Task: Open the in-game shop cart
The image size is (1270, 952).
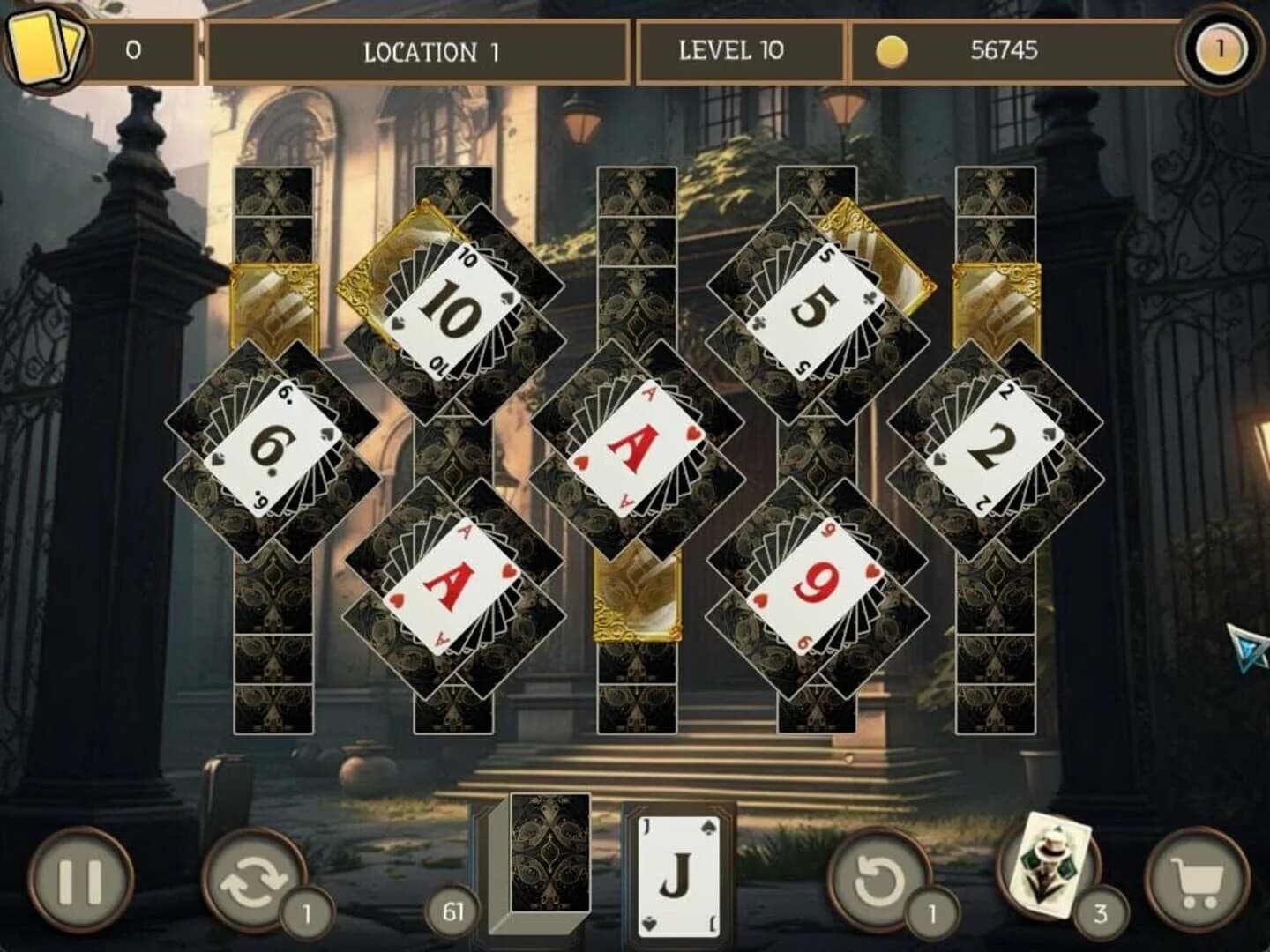Action: tap(1196, 875)
